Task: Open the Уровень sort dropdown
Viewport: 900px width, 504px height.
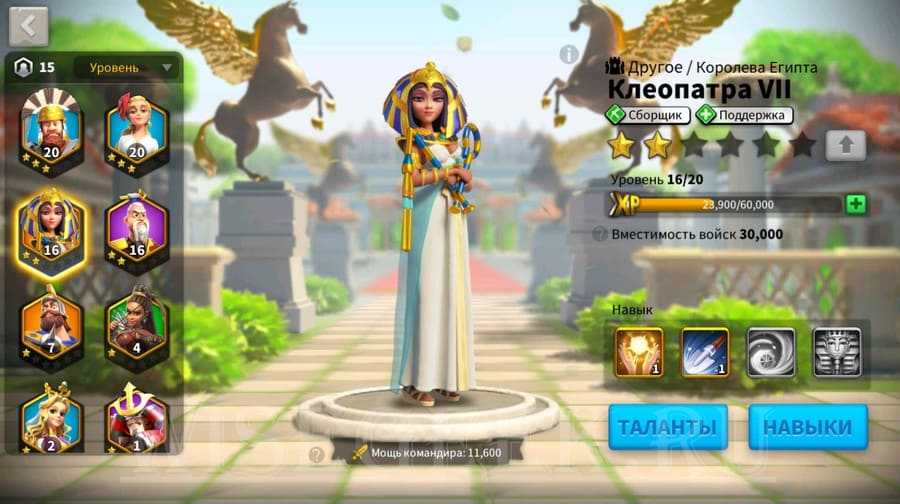Action: (x=129, y=68)
